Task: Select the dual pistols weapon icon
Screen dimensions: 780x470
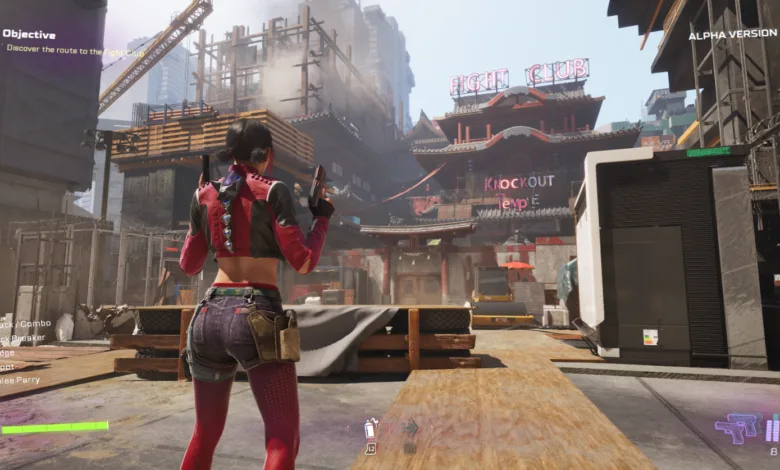Action: [x=737, y=428]
